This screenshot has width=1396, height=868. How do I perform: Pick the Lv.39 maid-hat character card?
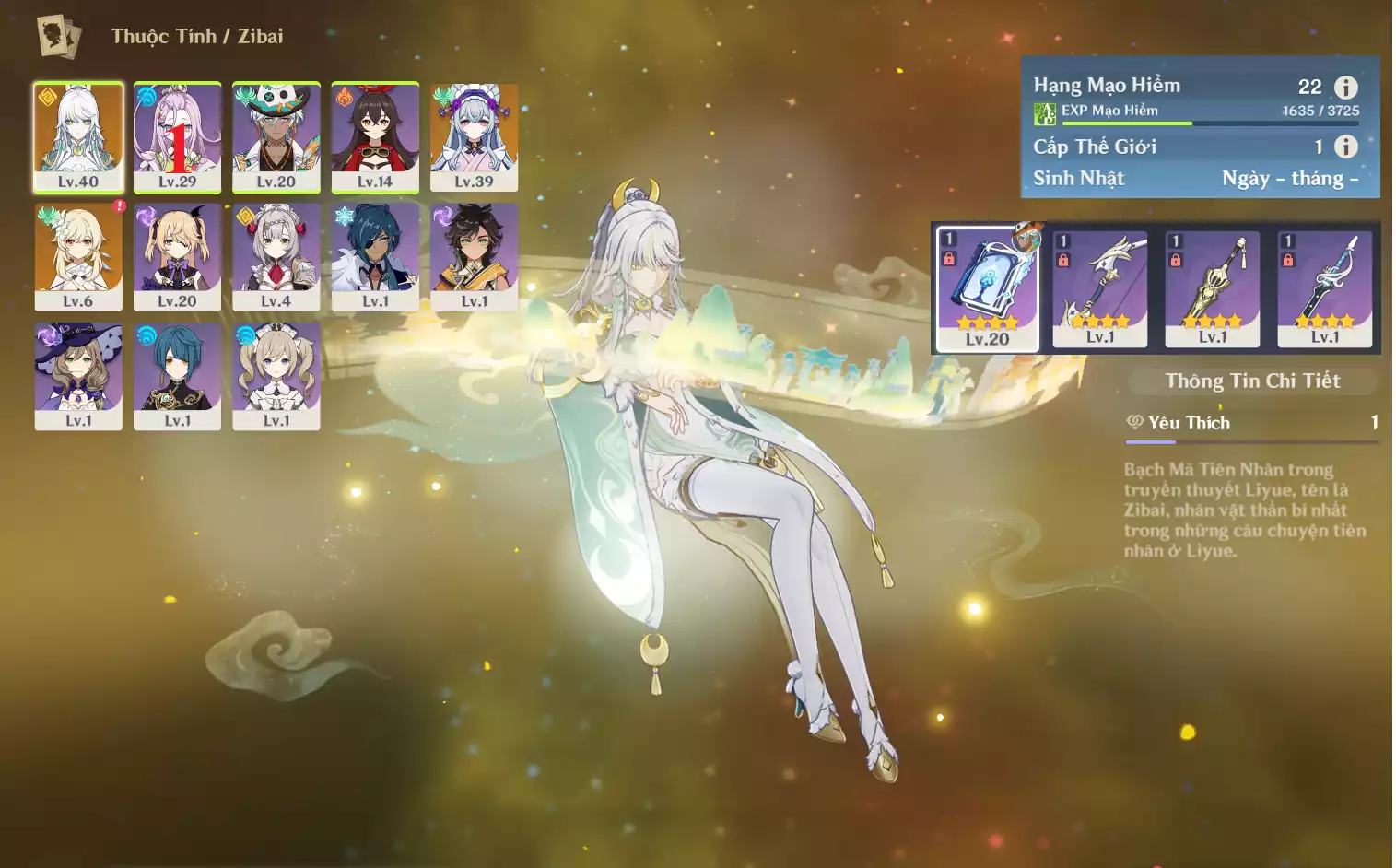tap(474, 136)
